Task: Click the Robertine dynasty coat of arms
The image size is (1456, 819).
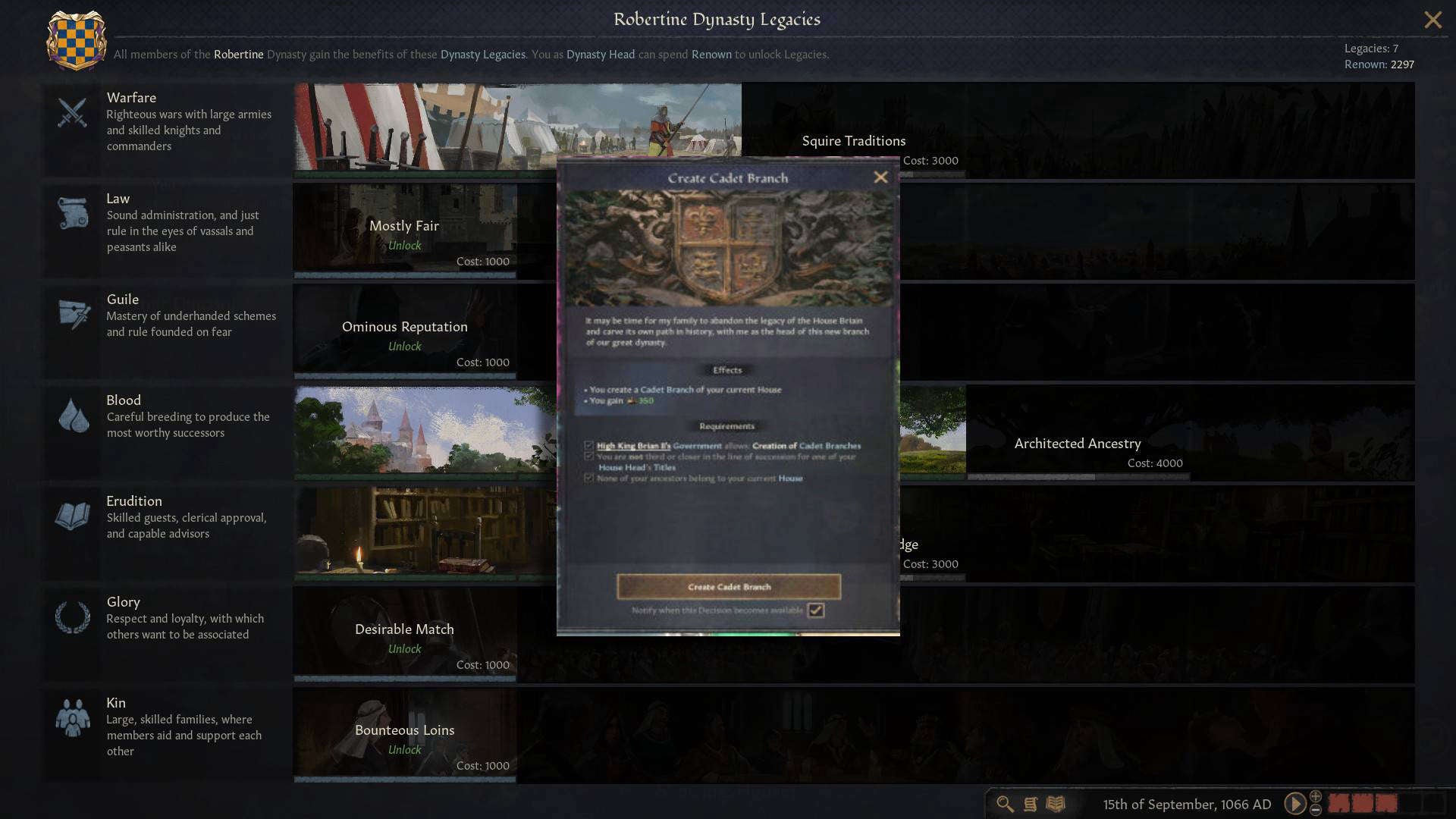Action: coord(76,38)
